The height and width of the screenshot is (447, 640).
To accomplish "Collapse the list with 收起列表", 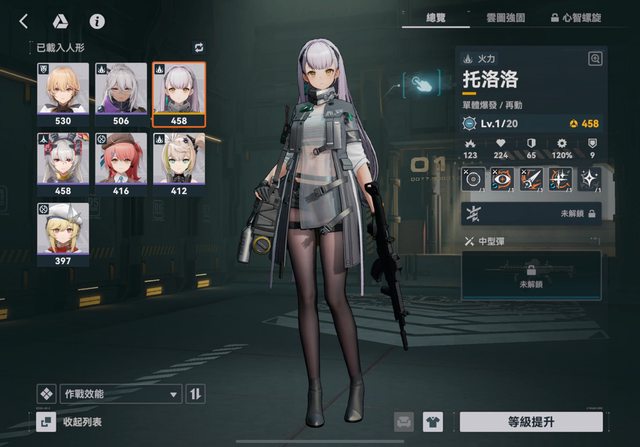I will [x=80, y=422].
